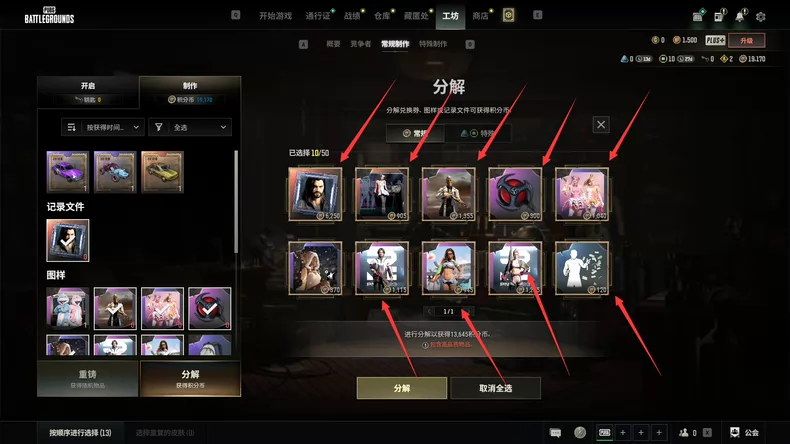
Task: Choose the white silhouette emote tile worth 120
Action: pyautogui.click(x=582, y=268)
